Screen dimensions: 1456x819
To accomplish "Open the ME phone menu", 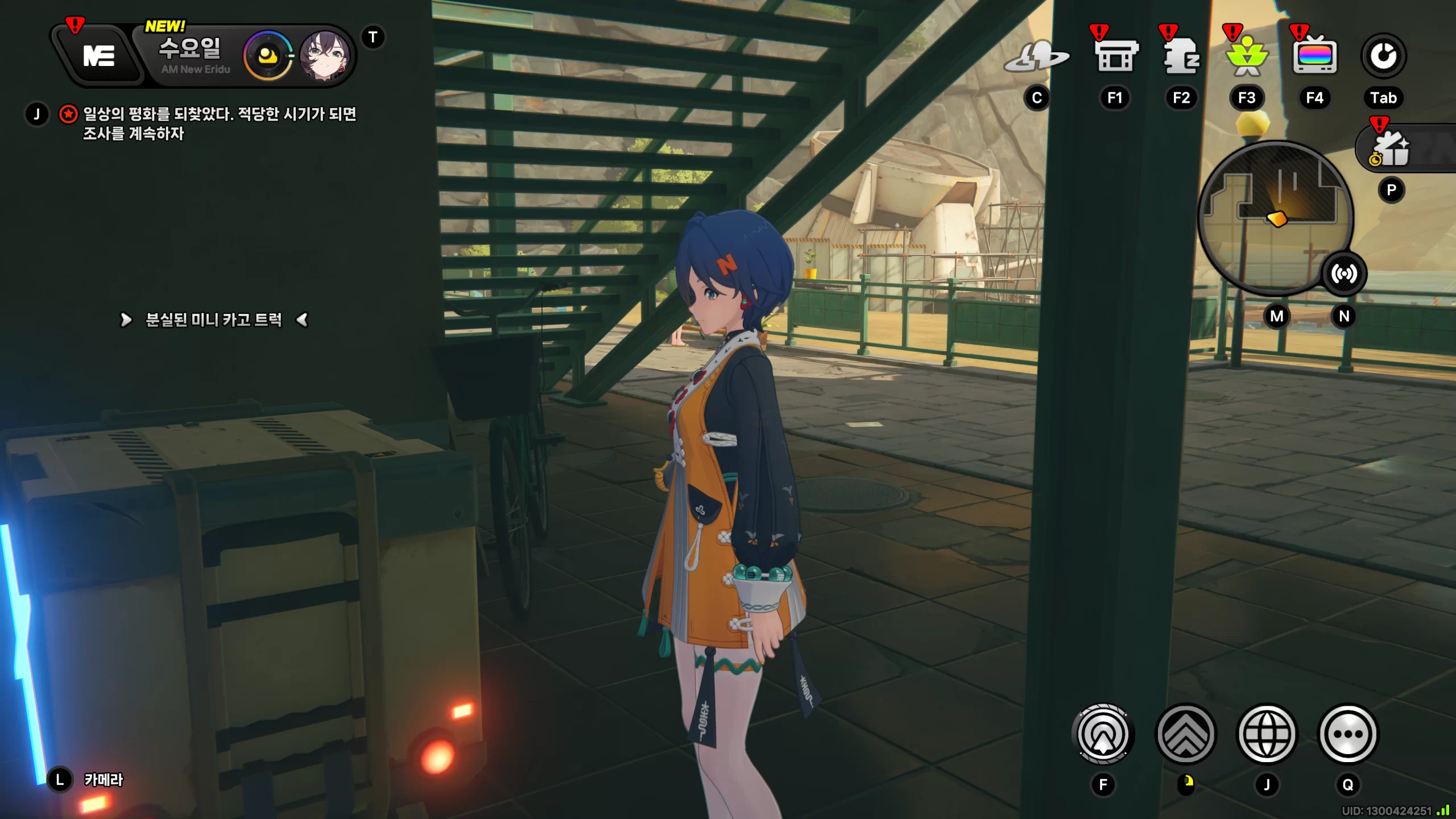I will (x=99, y=56).
